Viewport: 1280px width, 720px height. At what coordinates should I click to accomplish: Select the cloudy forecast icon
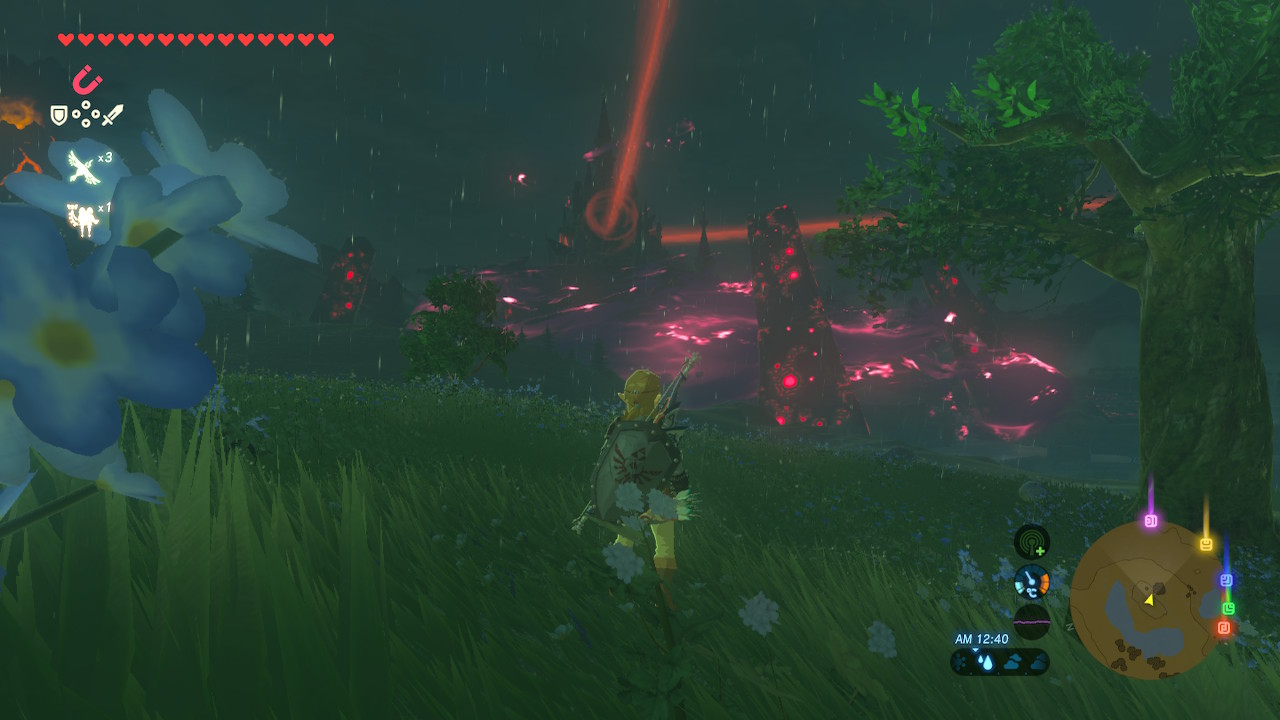(x=1012, y=660)
